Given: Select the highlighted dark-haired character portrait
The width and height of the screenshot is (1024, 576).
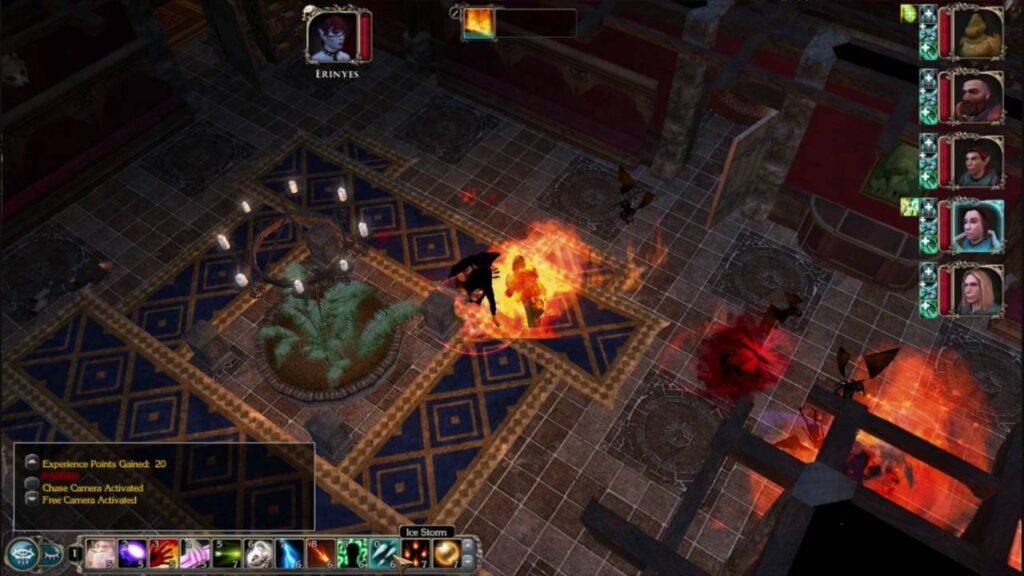Looking at the screenshot, I should 977,226.
